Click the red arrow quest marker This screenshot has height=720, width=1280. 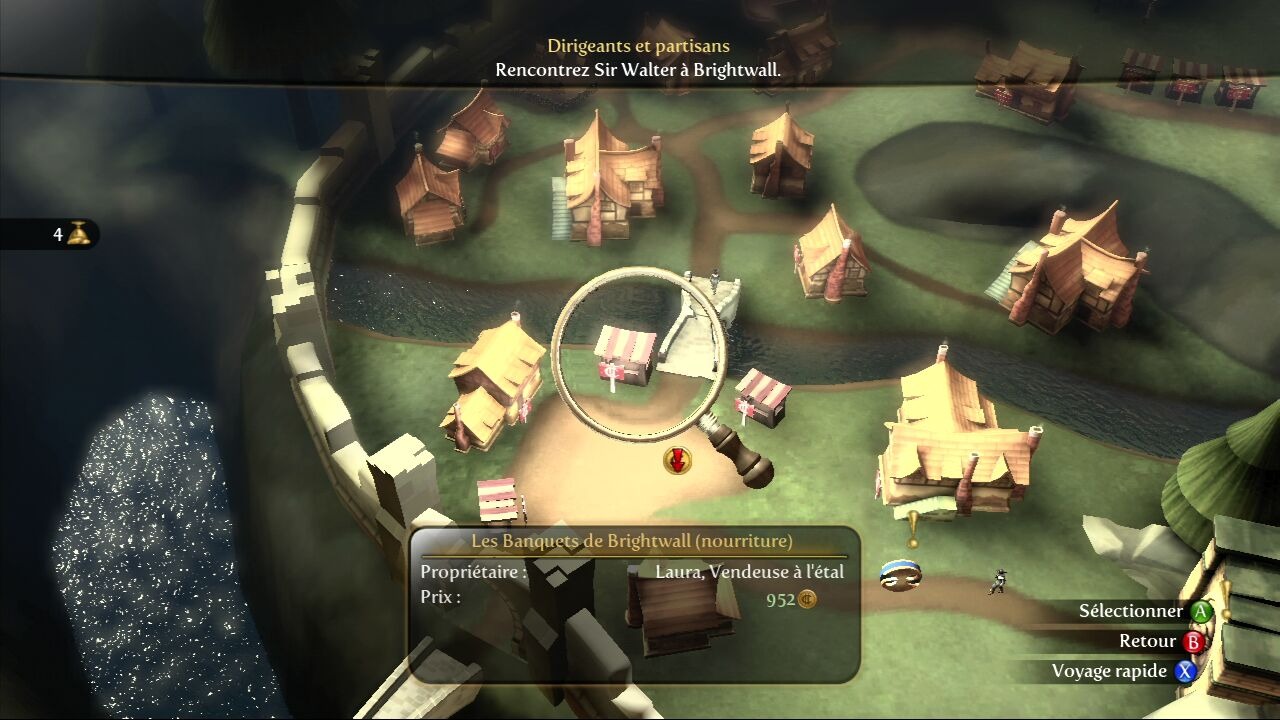pos(678,460)
